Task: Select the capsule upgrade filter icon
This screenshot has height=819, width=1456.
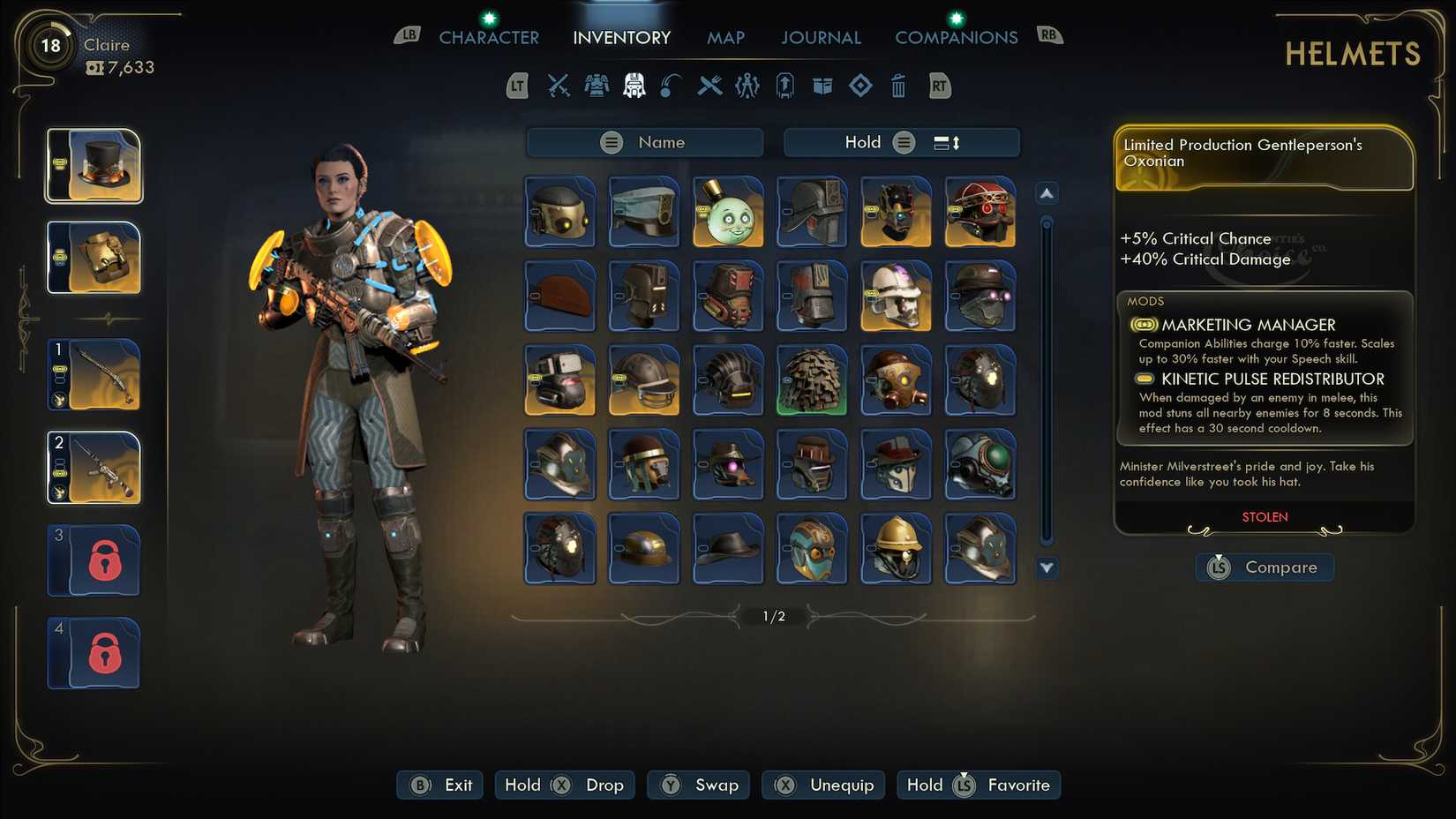Action: click(784, 86)
